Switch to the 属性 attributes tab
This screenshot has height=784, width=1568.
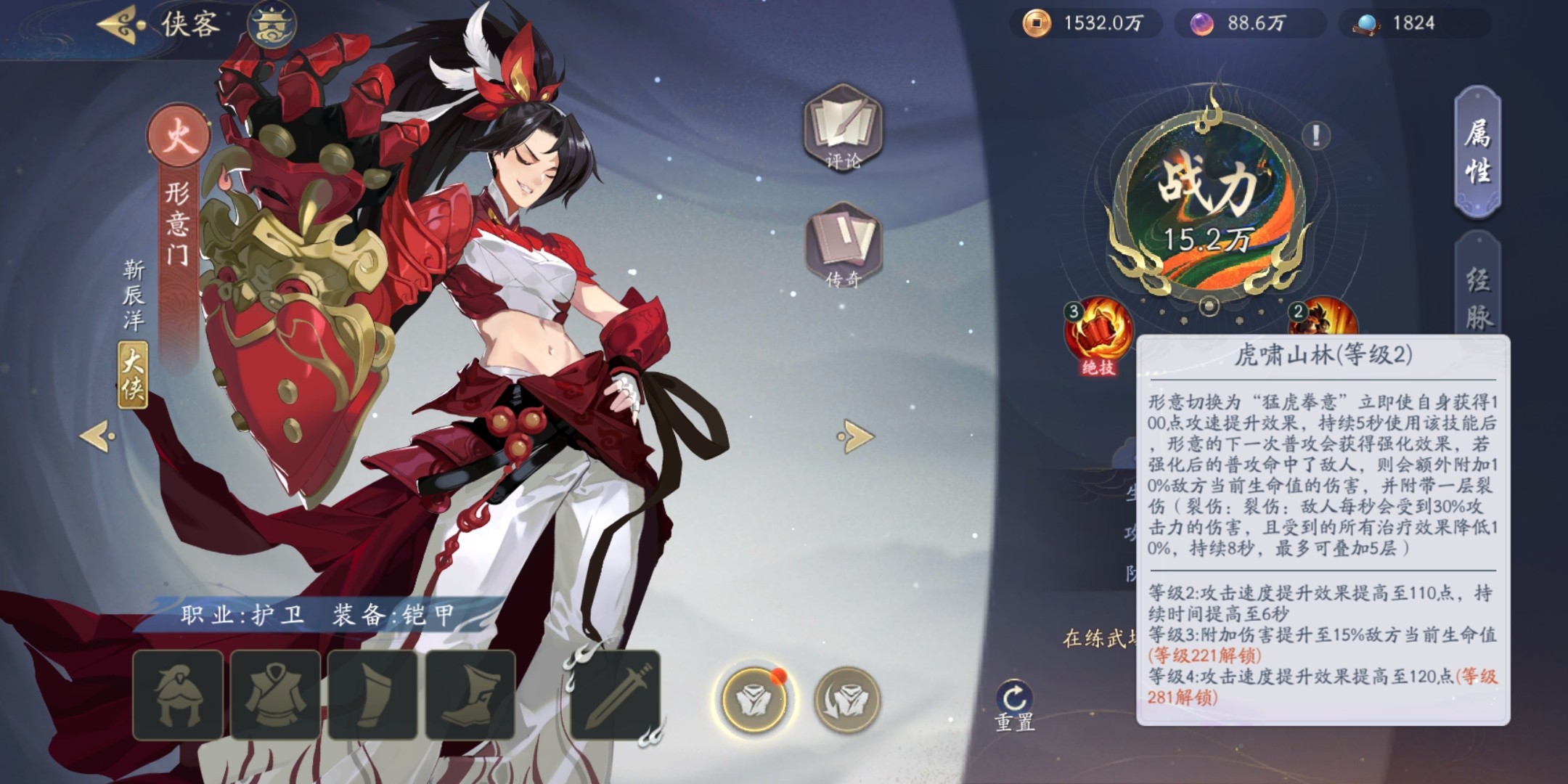pyautogui.click(x=1477, y=152)
